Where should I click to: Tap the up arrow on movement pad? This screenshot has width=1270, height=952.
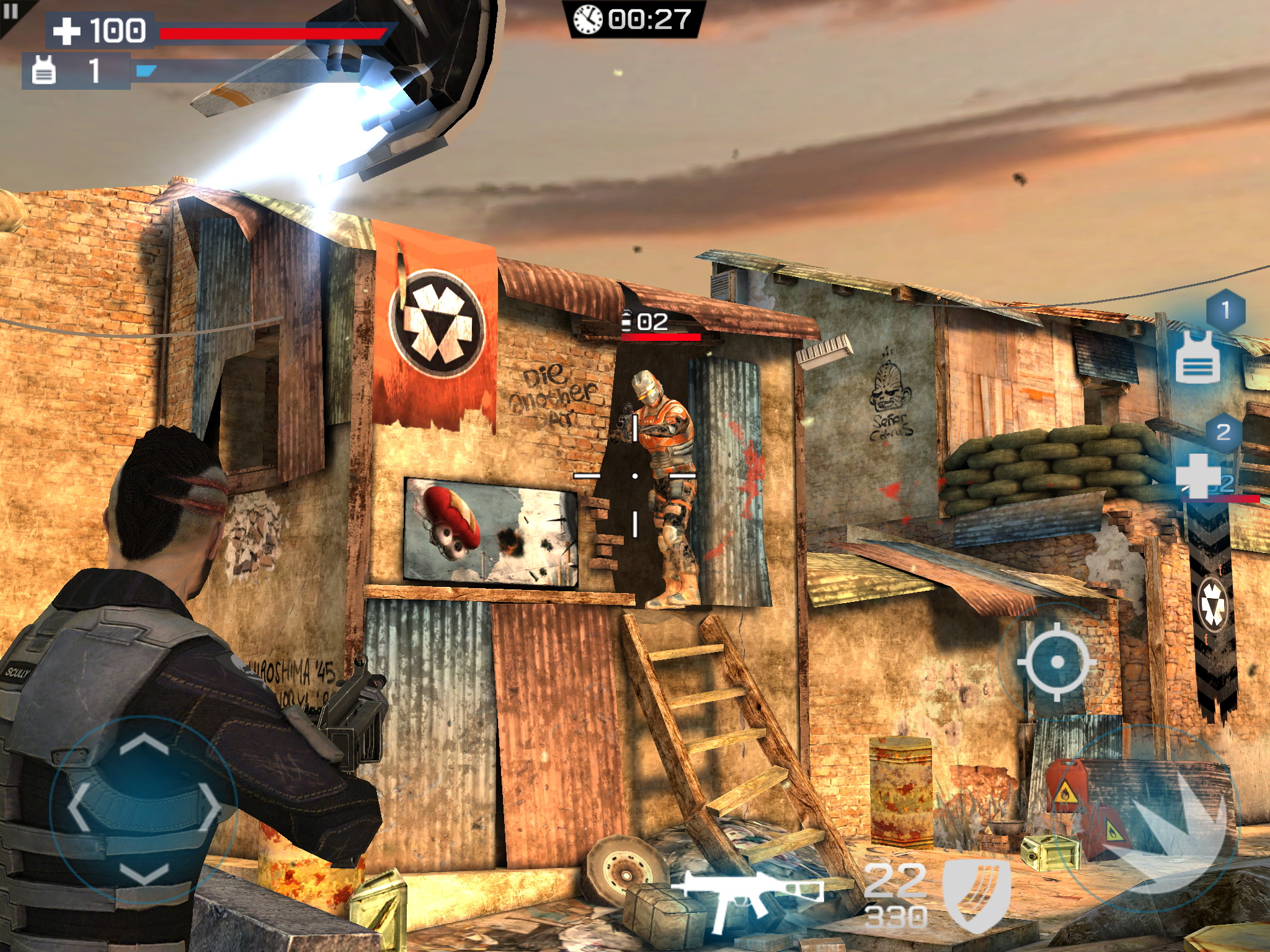[x=144, y=744]
